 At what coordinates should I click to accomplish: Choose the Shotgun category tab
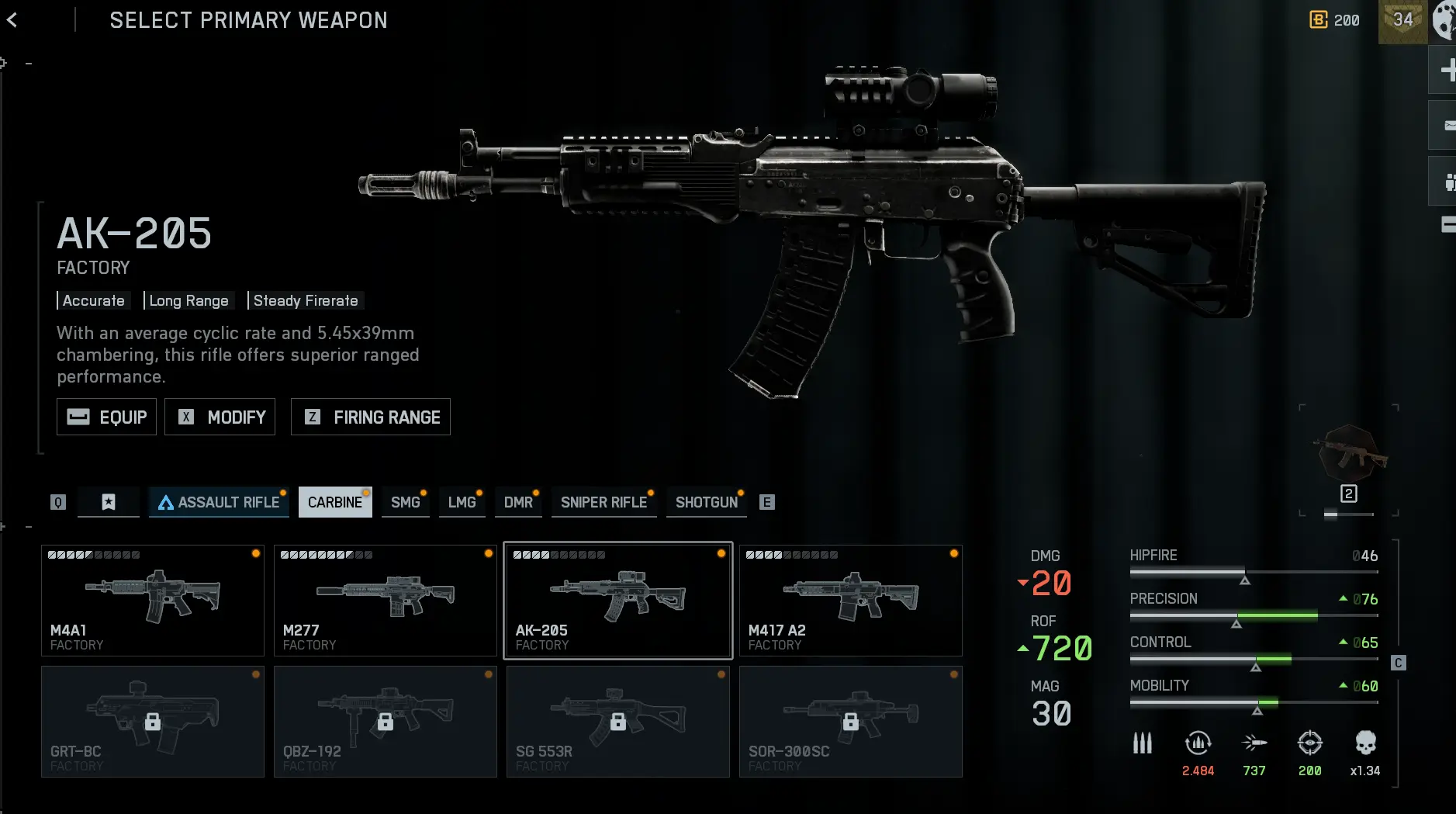707,502
